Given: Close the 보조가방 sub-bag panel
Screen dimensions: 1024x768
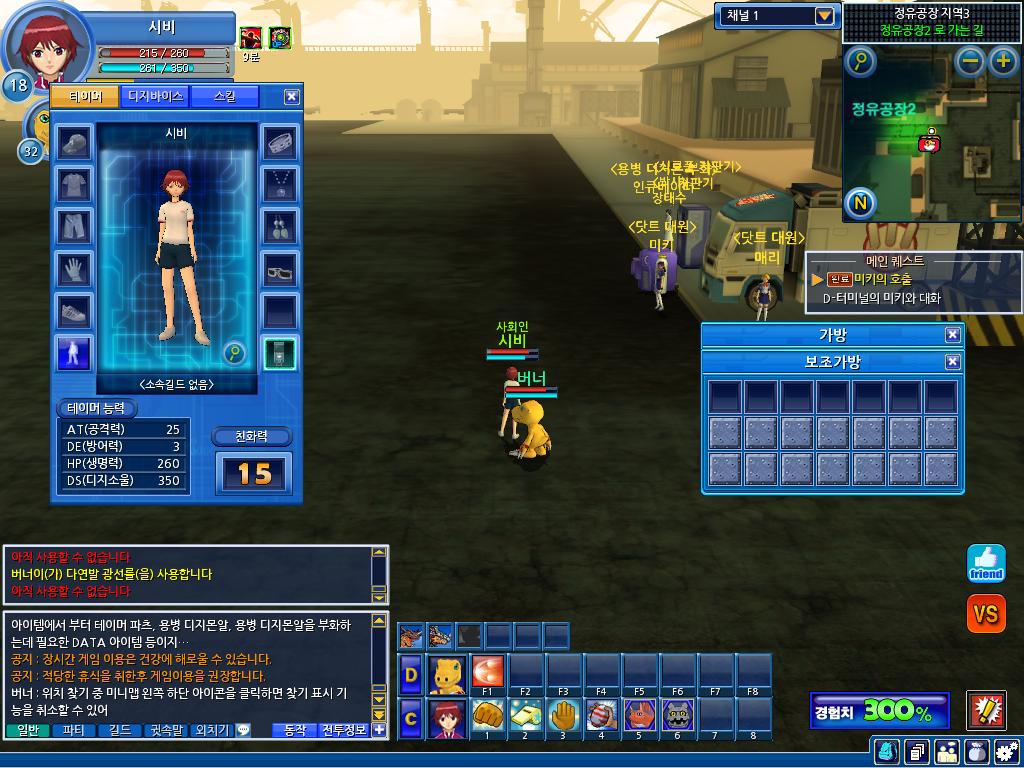Looking at the screenshot, I should pos(952,361).
